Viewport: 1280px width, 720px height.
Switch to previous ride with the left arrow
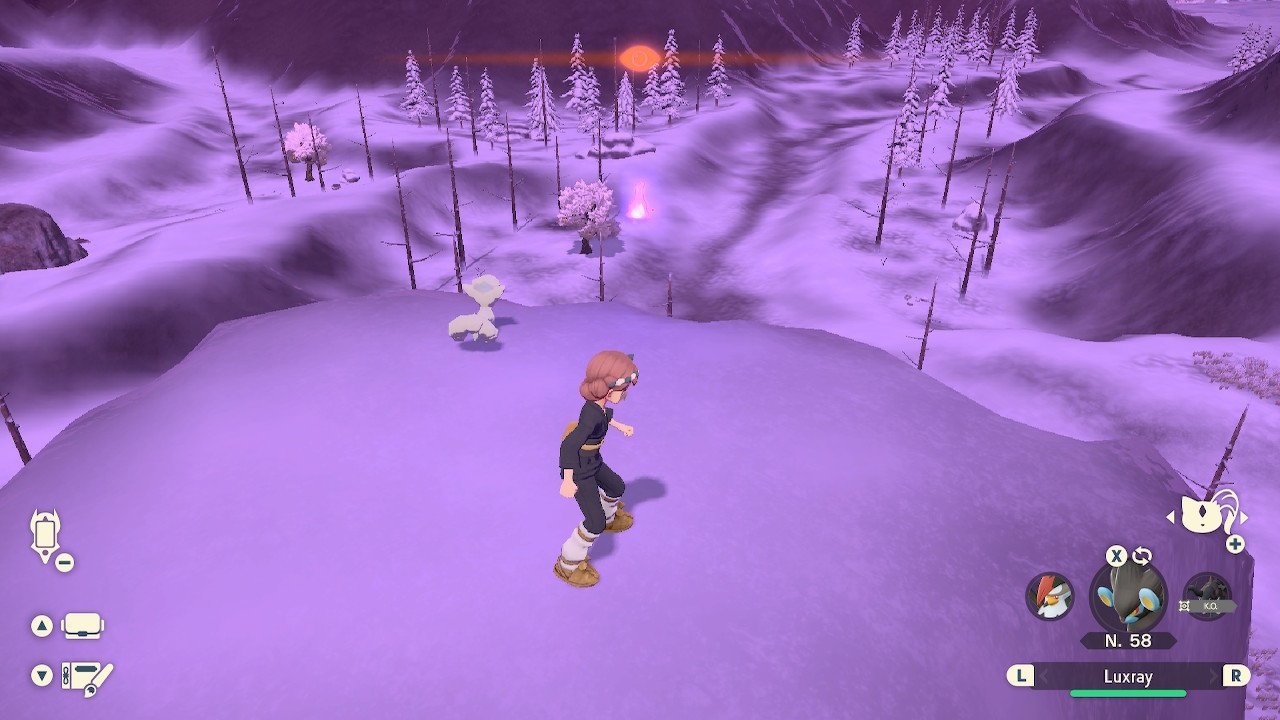pos(1169,517)
